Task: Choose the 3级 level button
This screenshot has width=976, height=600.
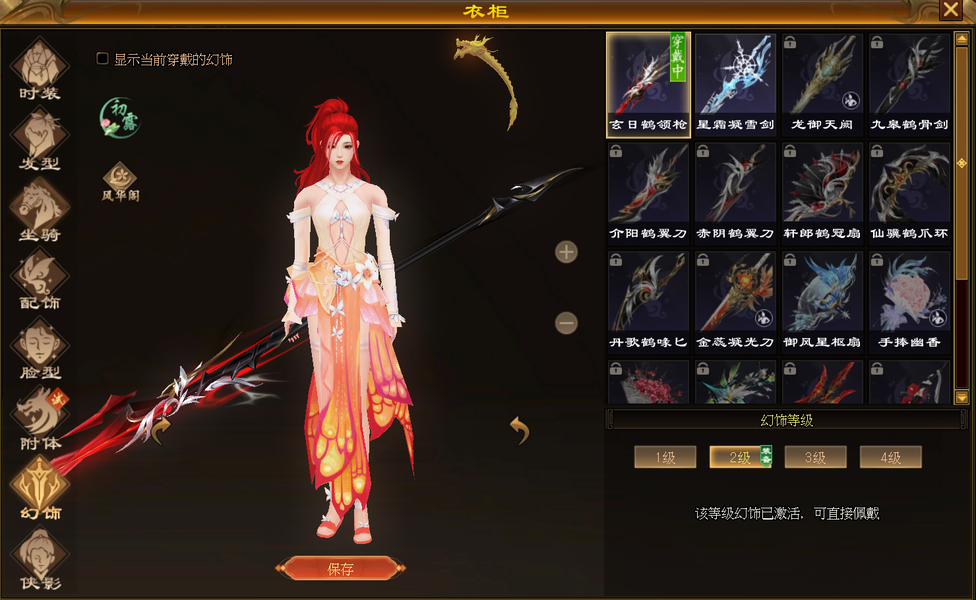Action: tap(816, 458)
